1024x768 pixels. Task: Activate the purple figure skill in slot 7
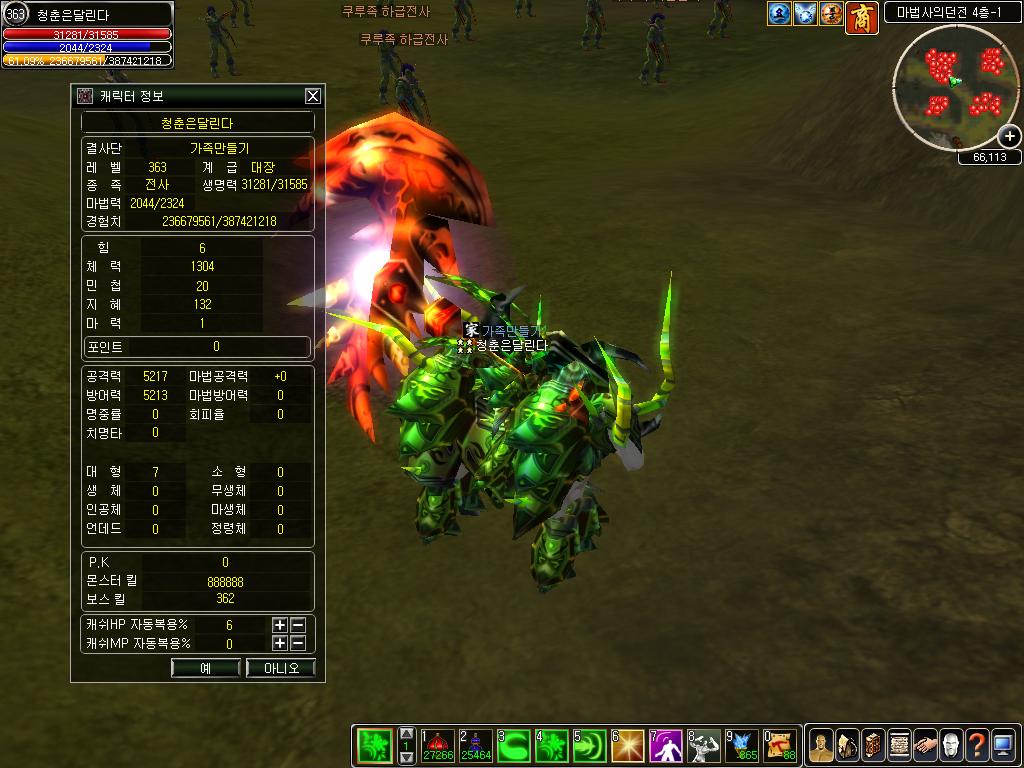[x=666, y=745]
